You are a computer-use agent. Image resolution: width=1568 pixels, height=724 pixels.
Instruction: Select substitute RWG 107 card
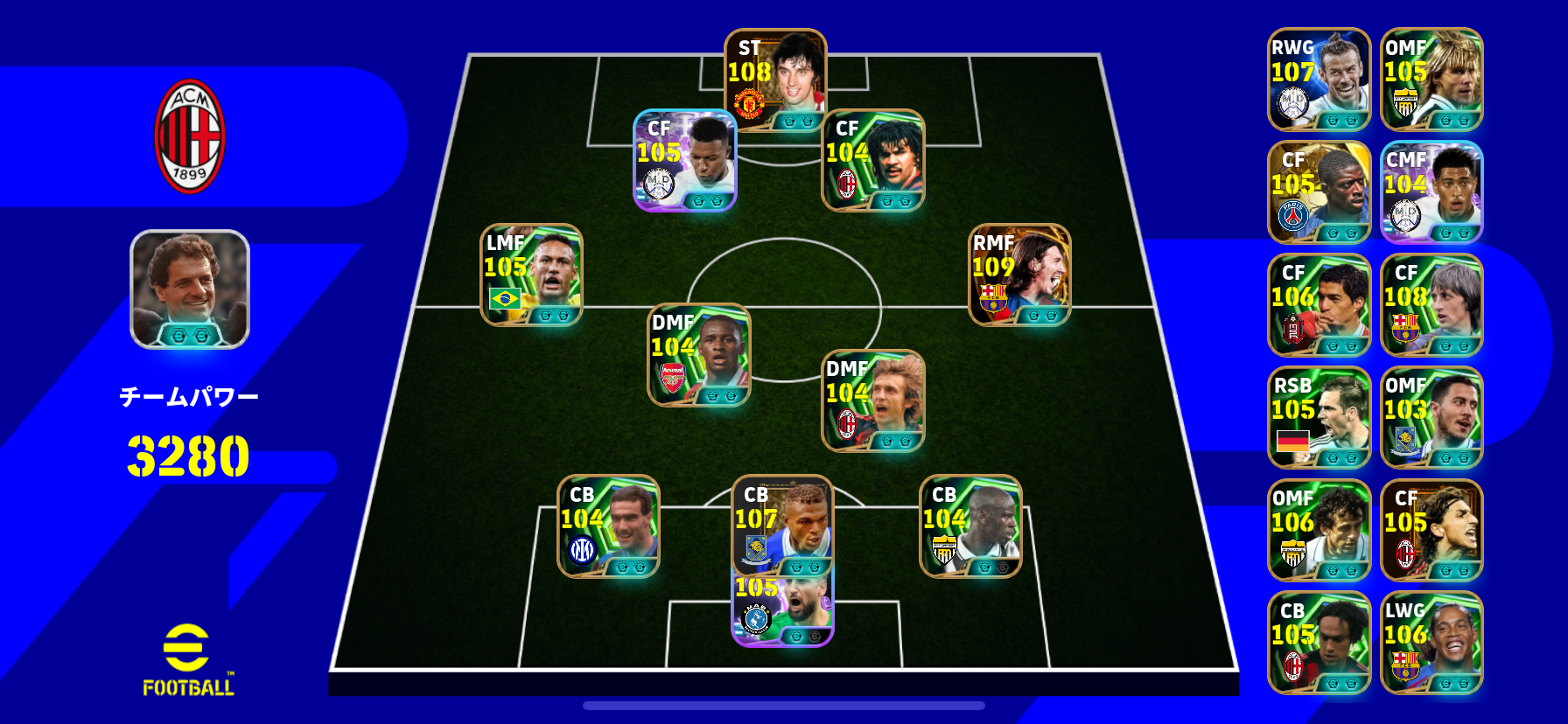(x=1319, y=80)
